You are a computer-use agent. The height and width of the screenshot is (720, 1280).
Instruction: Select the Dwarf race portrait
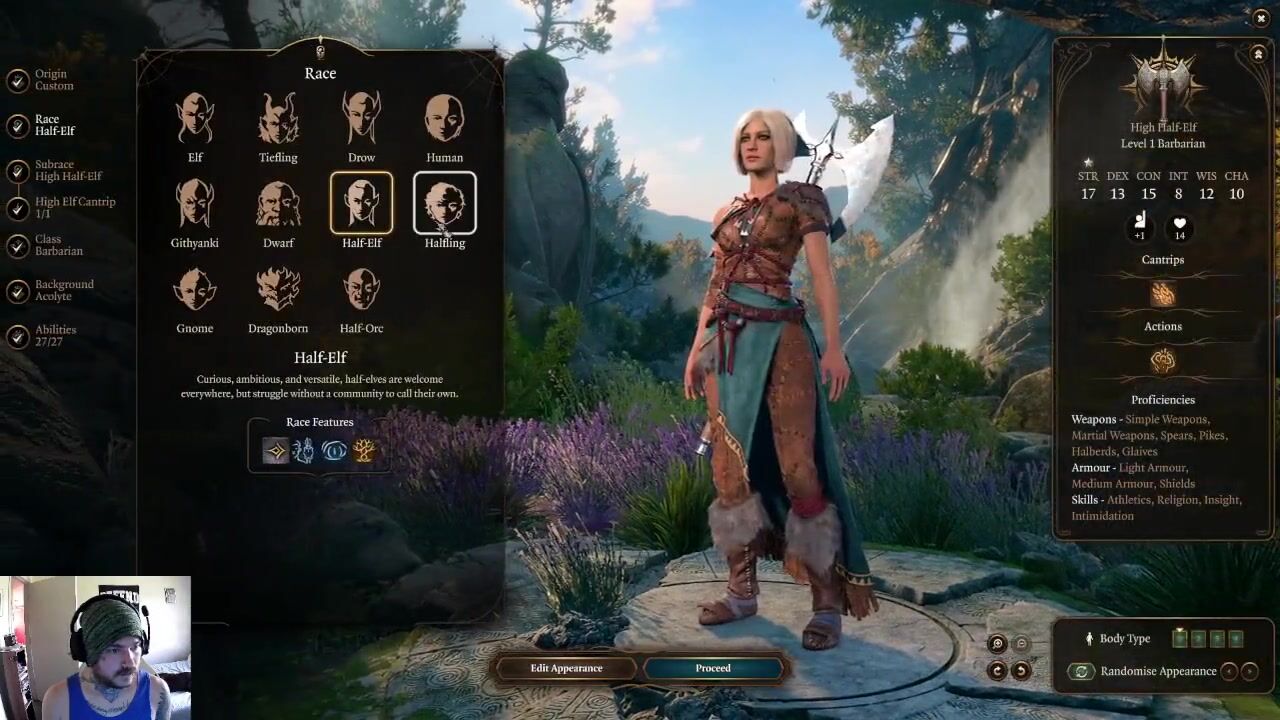point(278,205)
